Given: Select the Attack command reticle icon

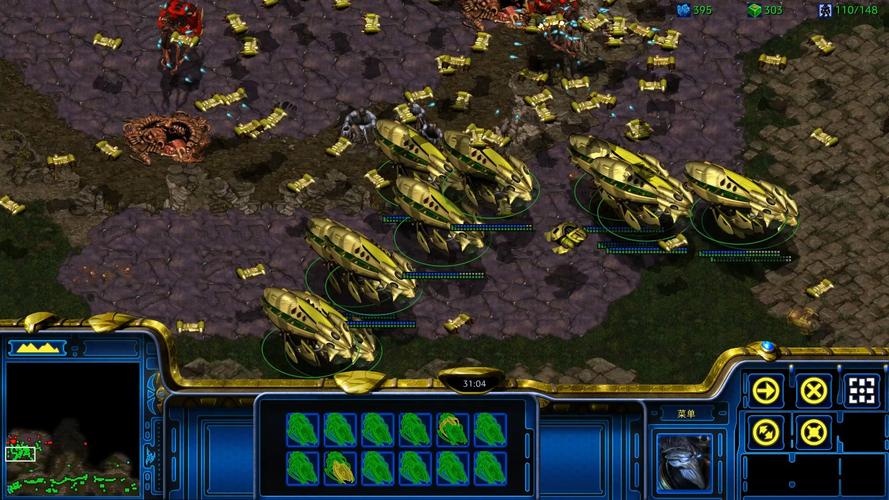Looking at the screenshot, I should coord(863,390).
